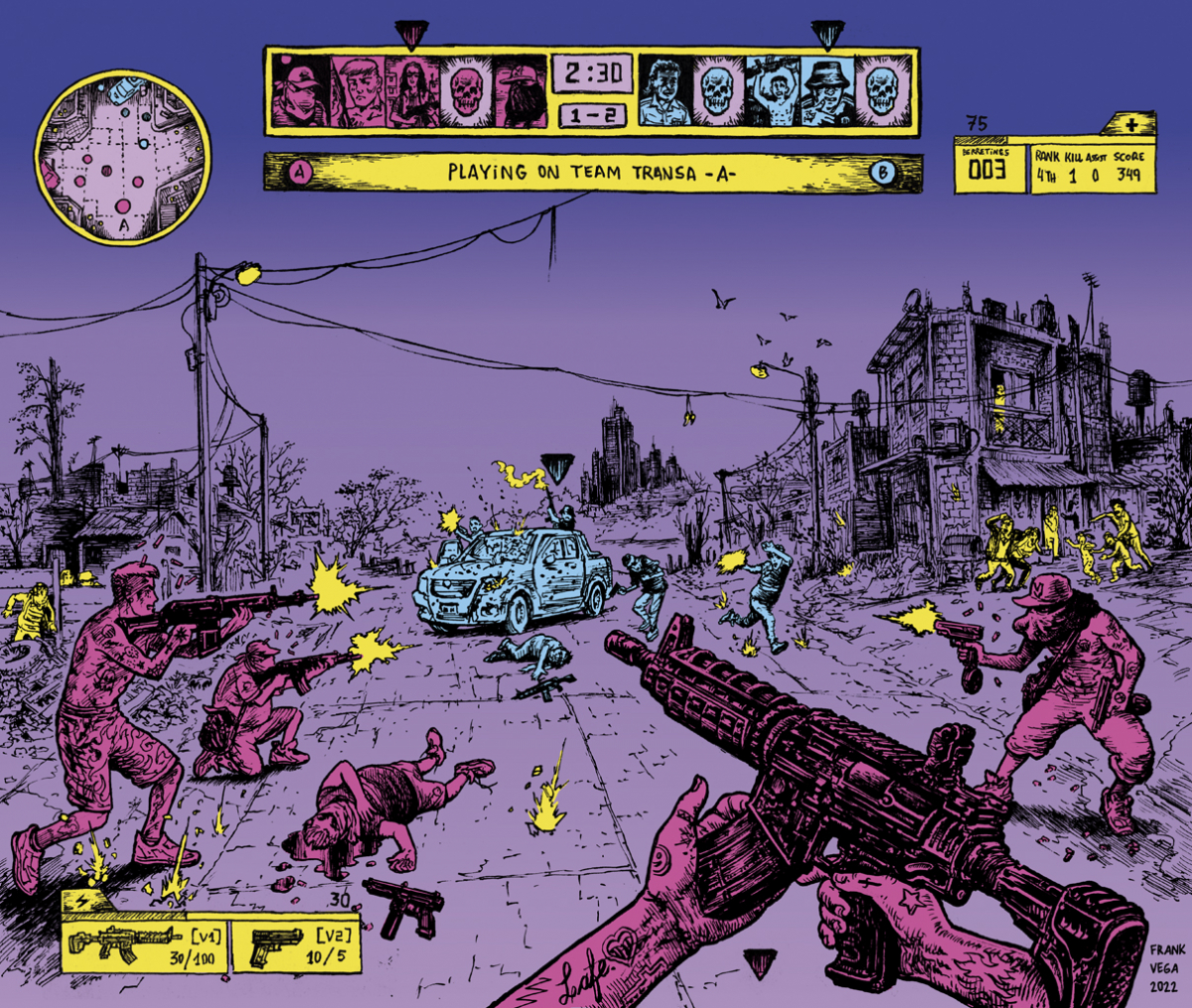Click the pink team's skull portrait
1192x1008 pixels.
tap(465, 91)
